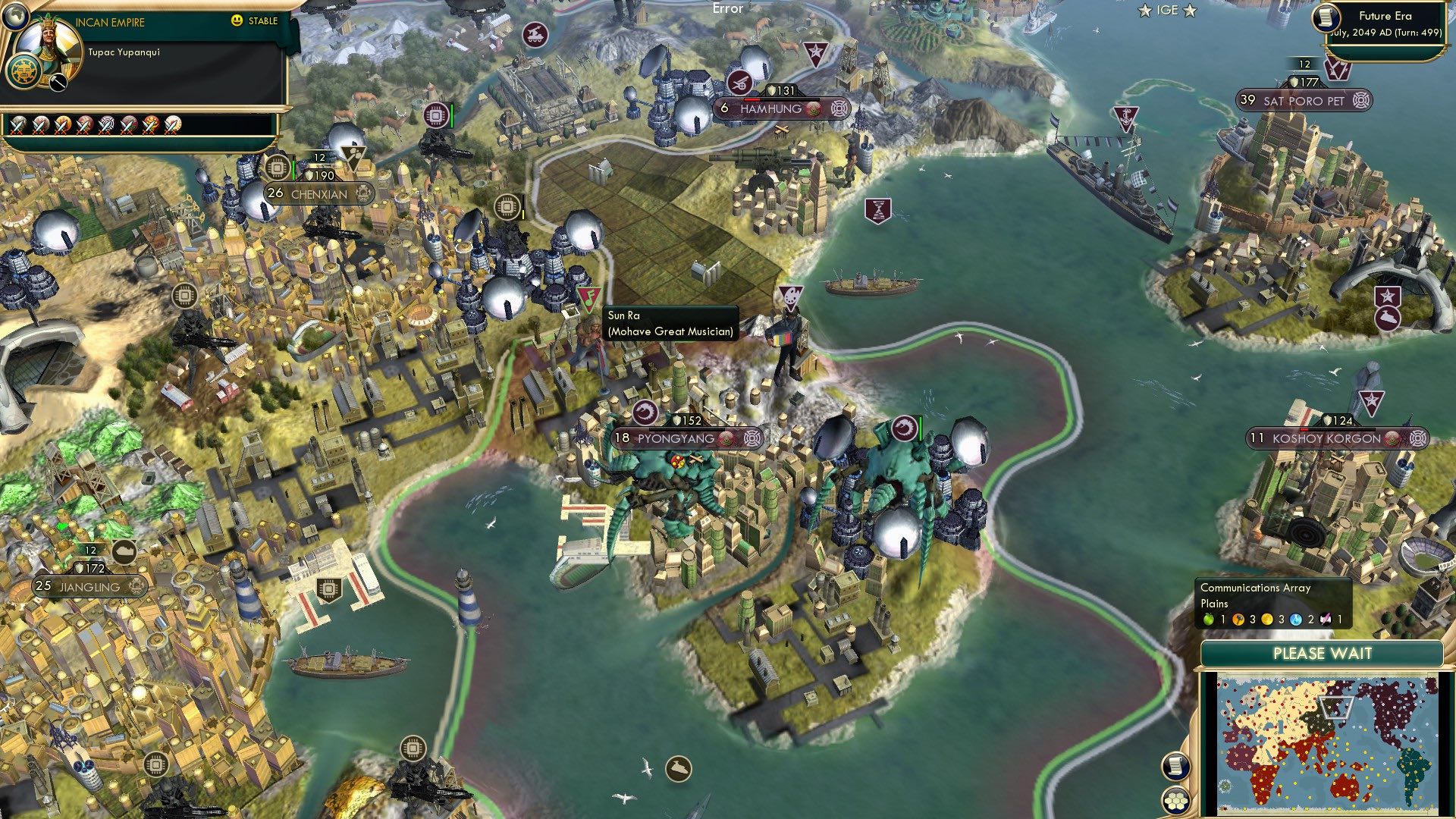The width and height of the screenshot is (1456, 819).
Task: Click the globe icon in top-left corner
Action: [x=15, y=17]
